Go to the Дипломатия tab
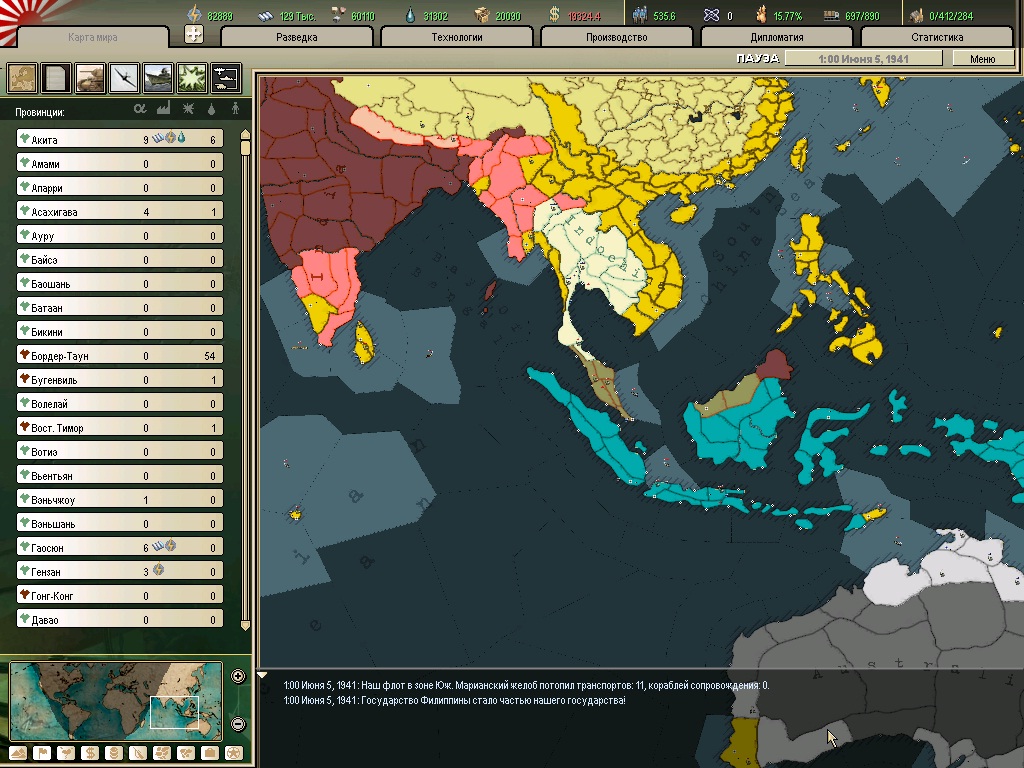1024x768 pixels. tap(777, 37)
